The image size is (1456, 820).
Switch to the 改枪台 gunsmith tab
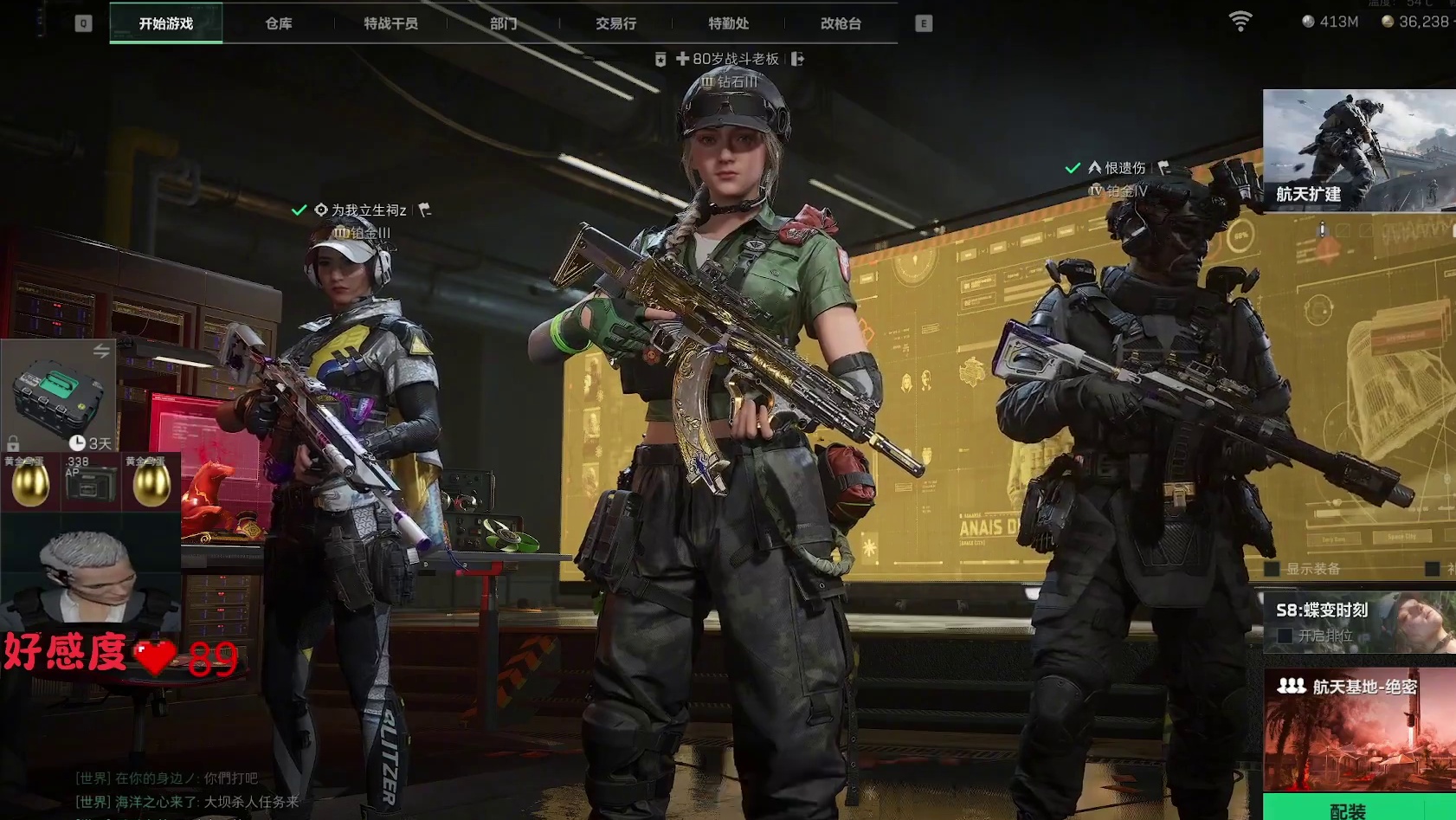point(841,23)
